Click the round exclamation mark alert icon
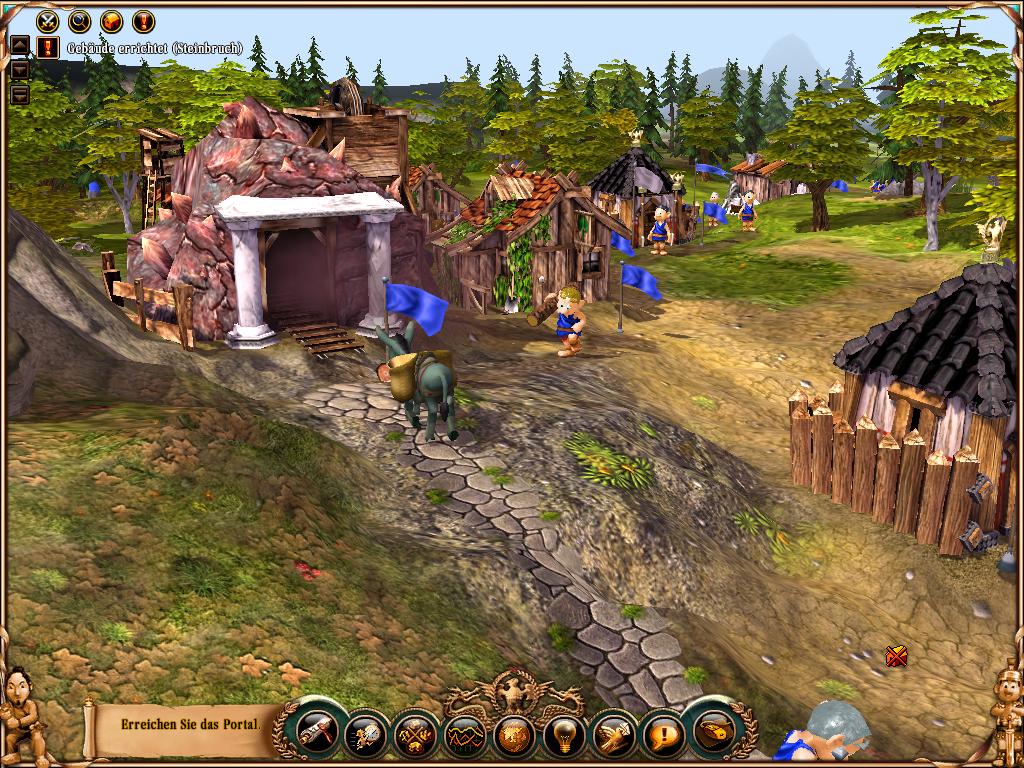This screenshot has height=768, width=1024. click(144, 20)
